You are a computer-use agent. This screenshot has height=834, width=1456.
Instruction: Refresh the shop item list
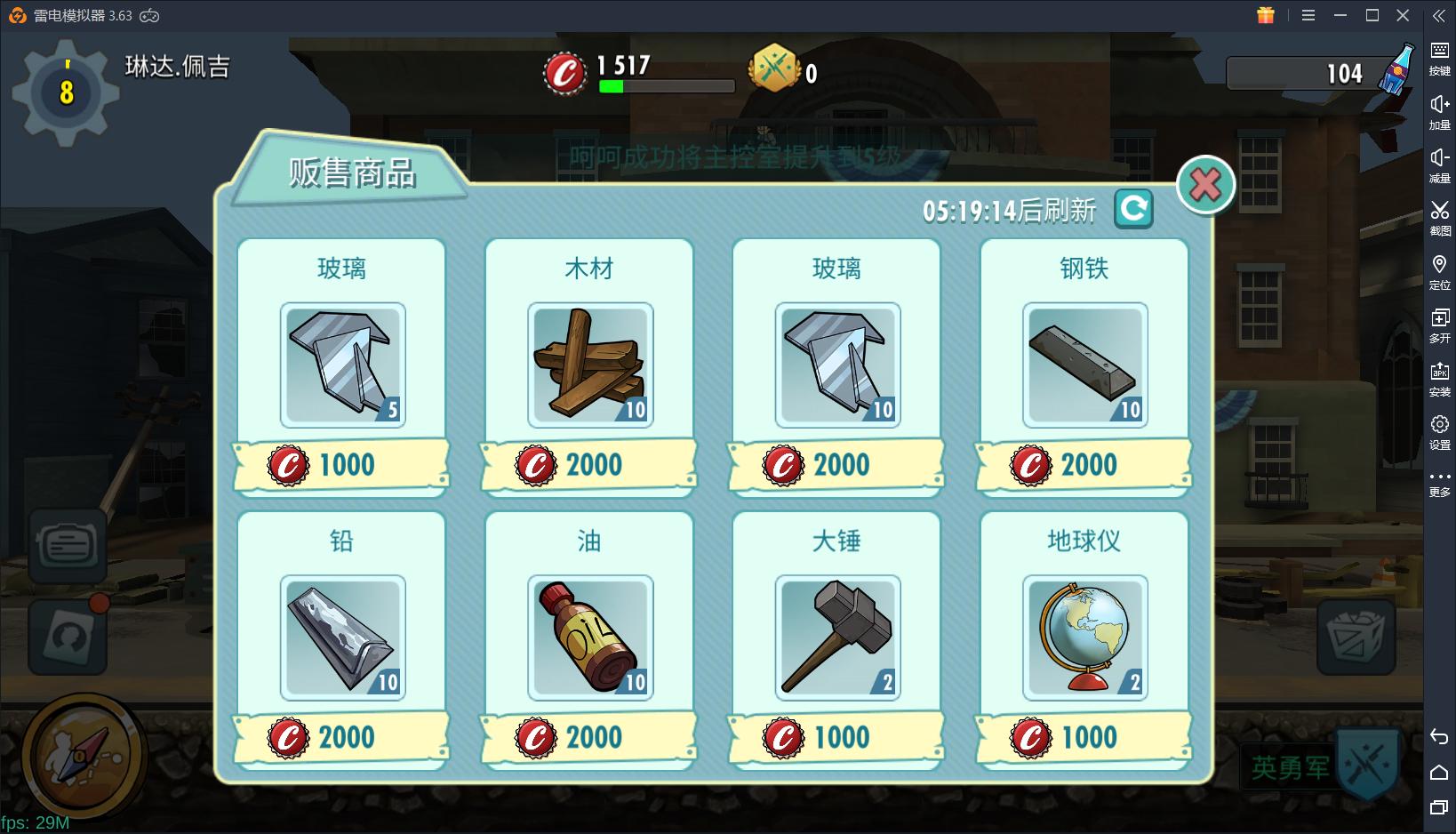click(1133, 210)
